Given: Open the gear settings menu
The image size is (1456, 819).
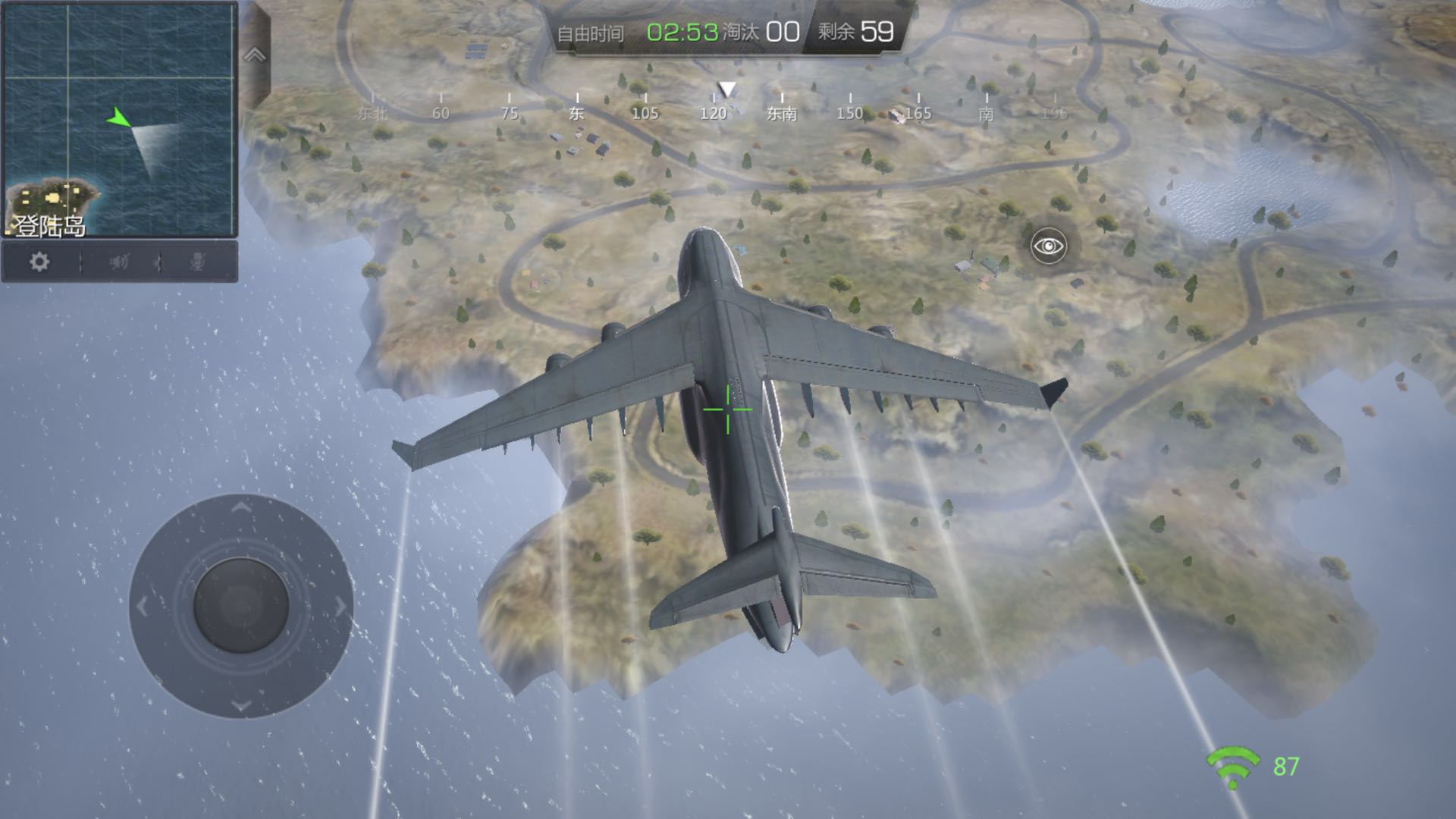Looking at the screenshot, I should coord(39,262).
